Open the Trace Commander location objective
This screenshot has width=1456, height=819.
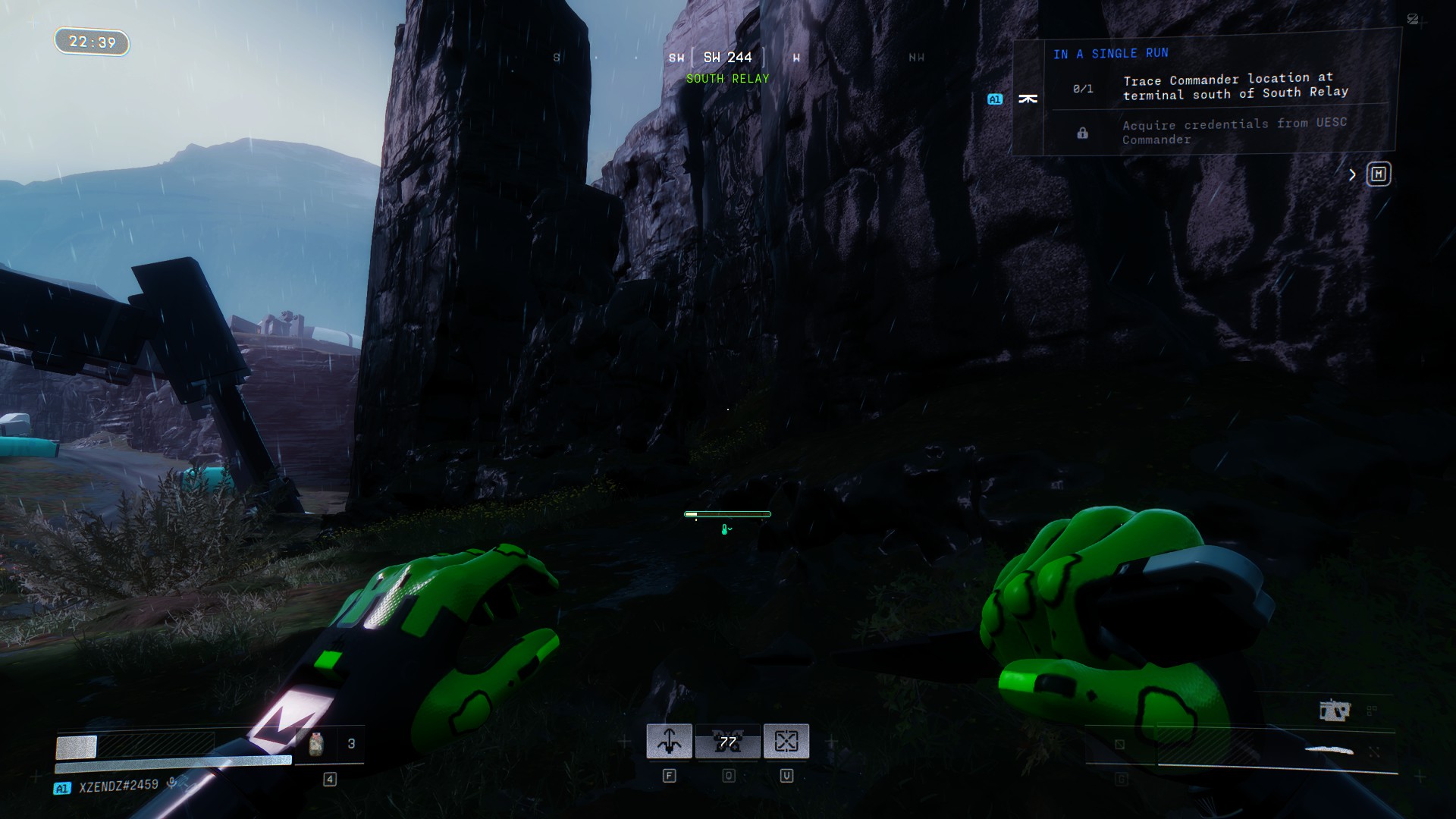click(1235, 86)
